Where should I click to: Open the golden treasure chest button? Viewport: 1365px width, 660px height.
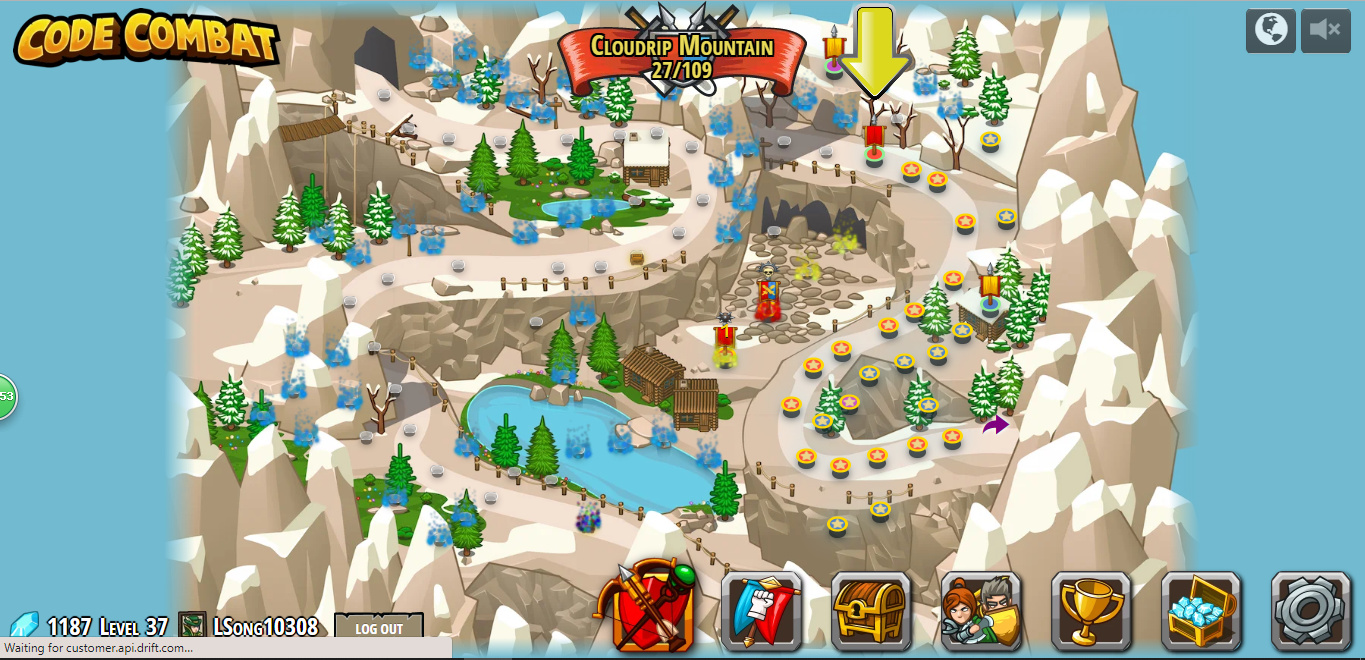click(x=871, y=610)
